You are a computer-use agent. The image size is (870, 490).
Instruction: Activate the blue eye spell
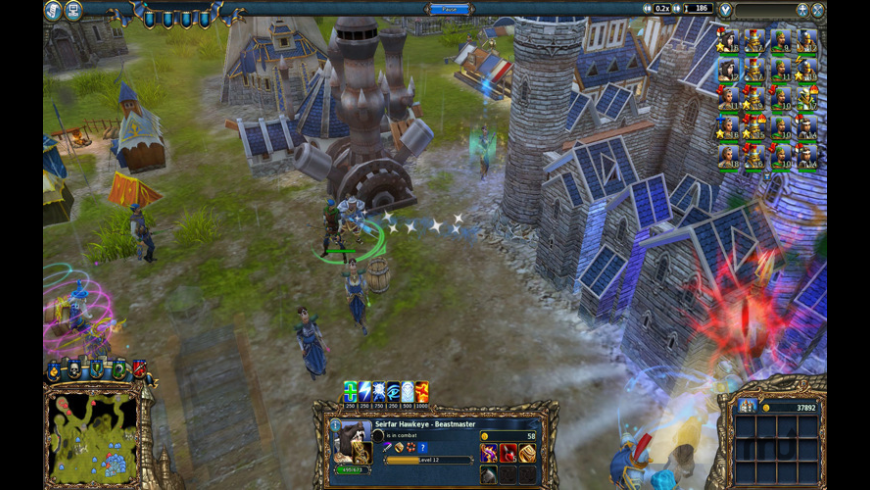[x=393, y=391]
